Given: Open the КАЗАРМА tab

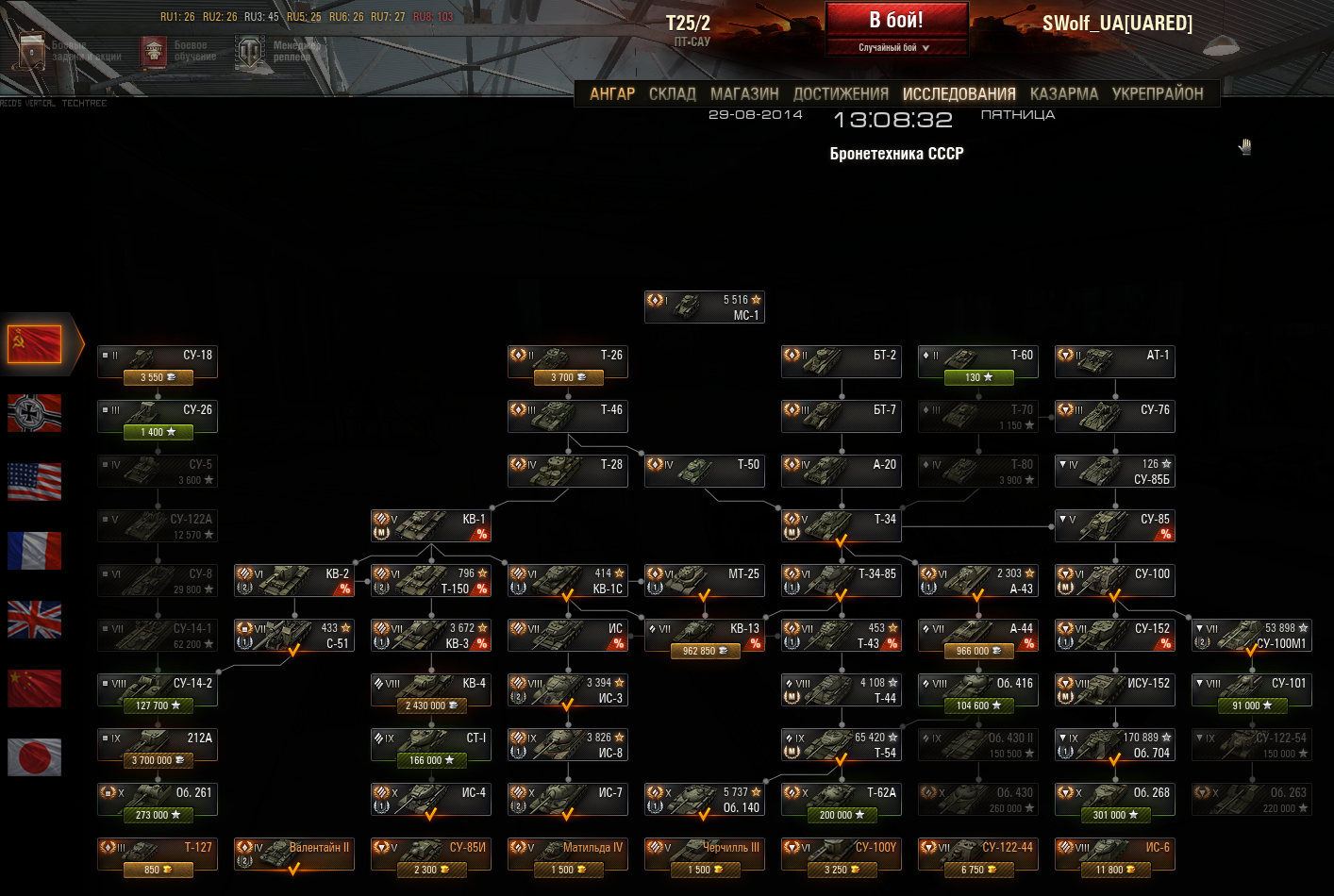Looking at the screenshot, I should (x=1063, y=93).
